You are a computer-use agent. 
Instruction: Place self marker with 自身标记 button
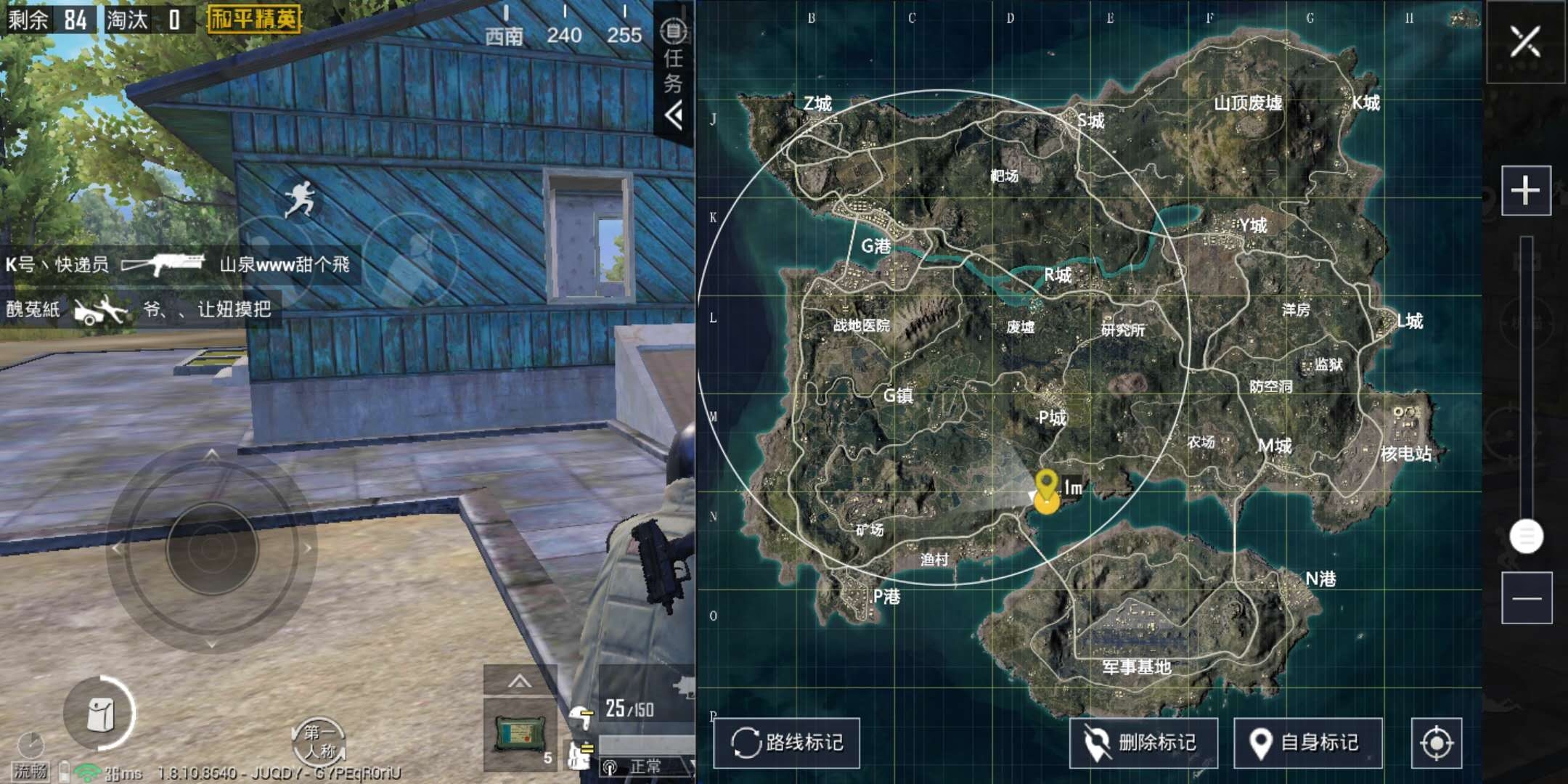(x=1308, y=743)
